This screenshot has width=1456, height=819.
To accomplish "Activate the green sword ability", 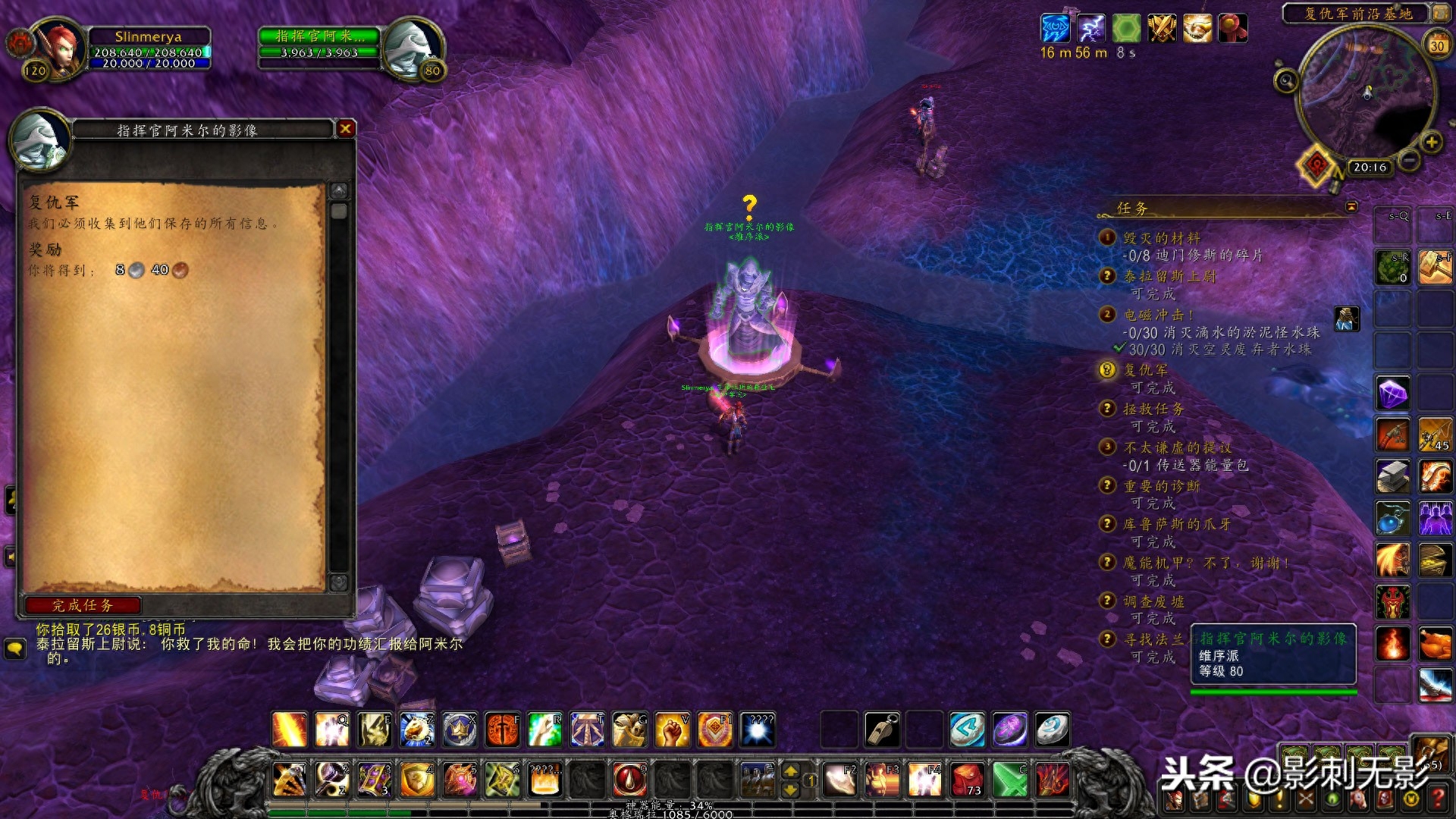I will point(1009,780).
